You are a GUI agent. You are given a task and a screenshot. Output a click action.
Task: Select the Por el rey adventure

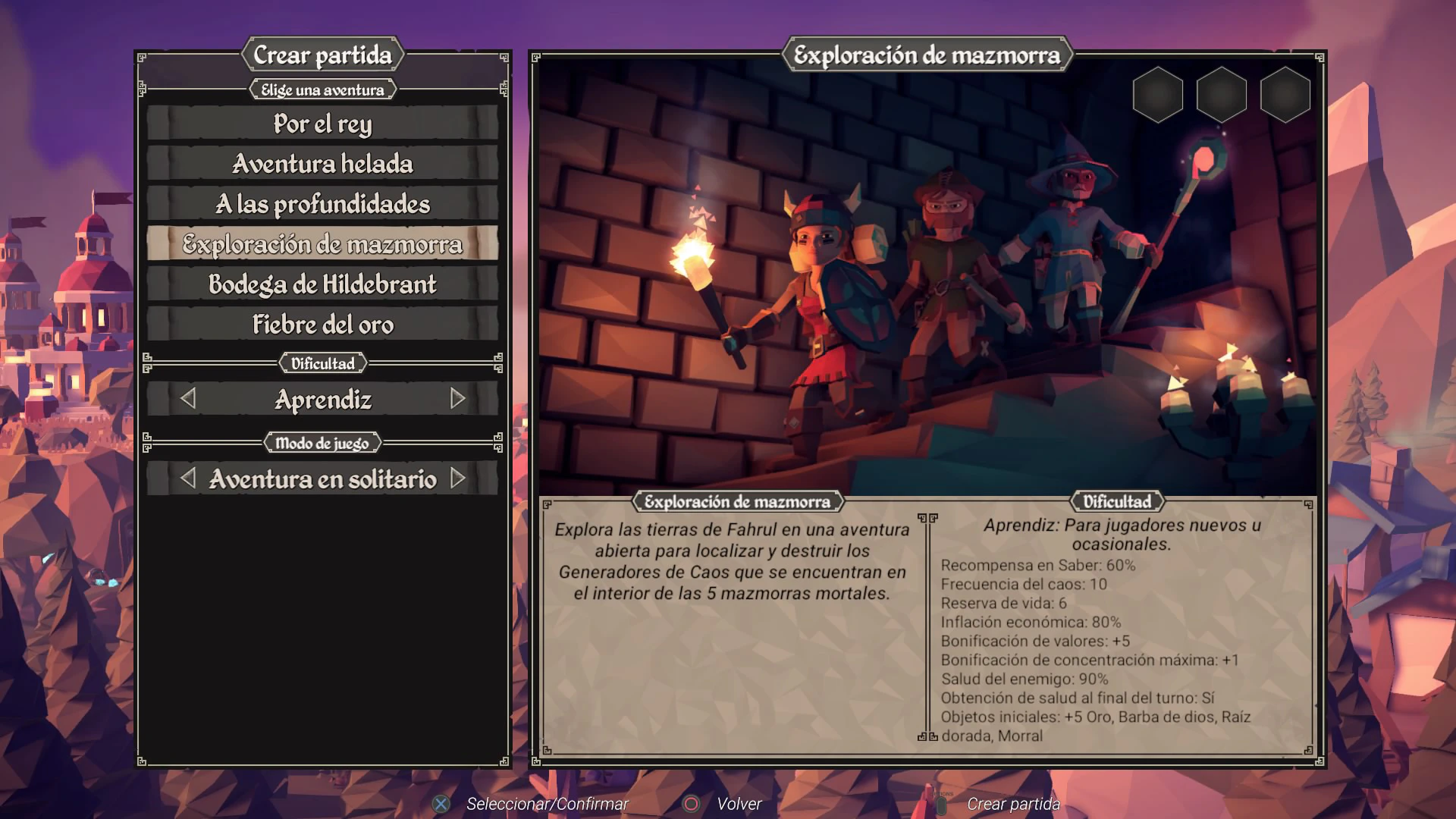322,124
